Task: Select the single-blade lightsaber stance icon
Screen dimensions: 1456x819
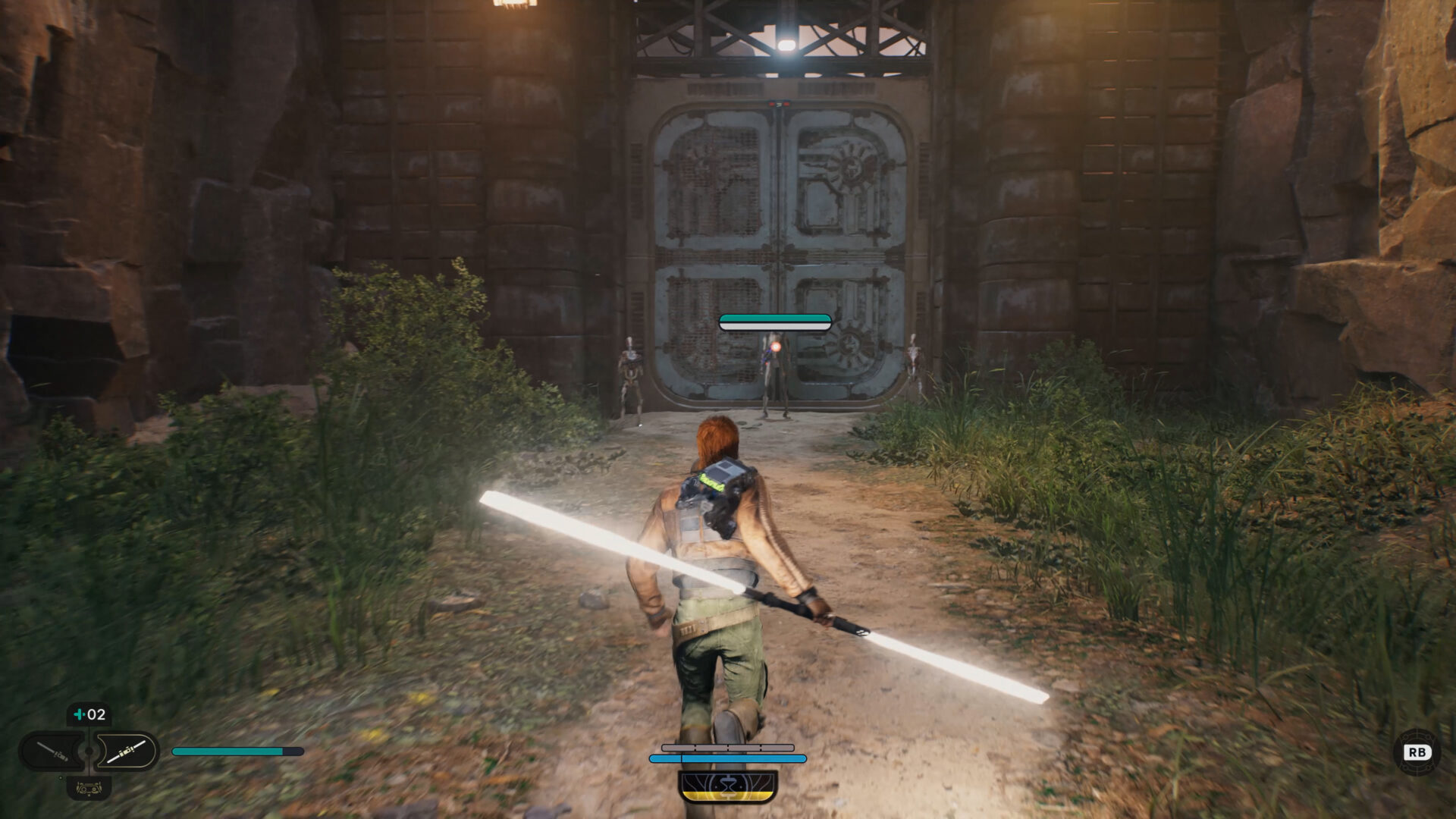Action: (51, 752)
